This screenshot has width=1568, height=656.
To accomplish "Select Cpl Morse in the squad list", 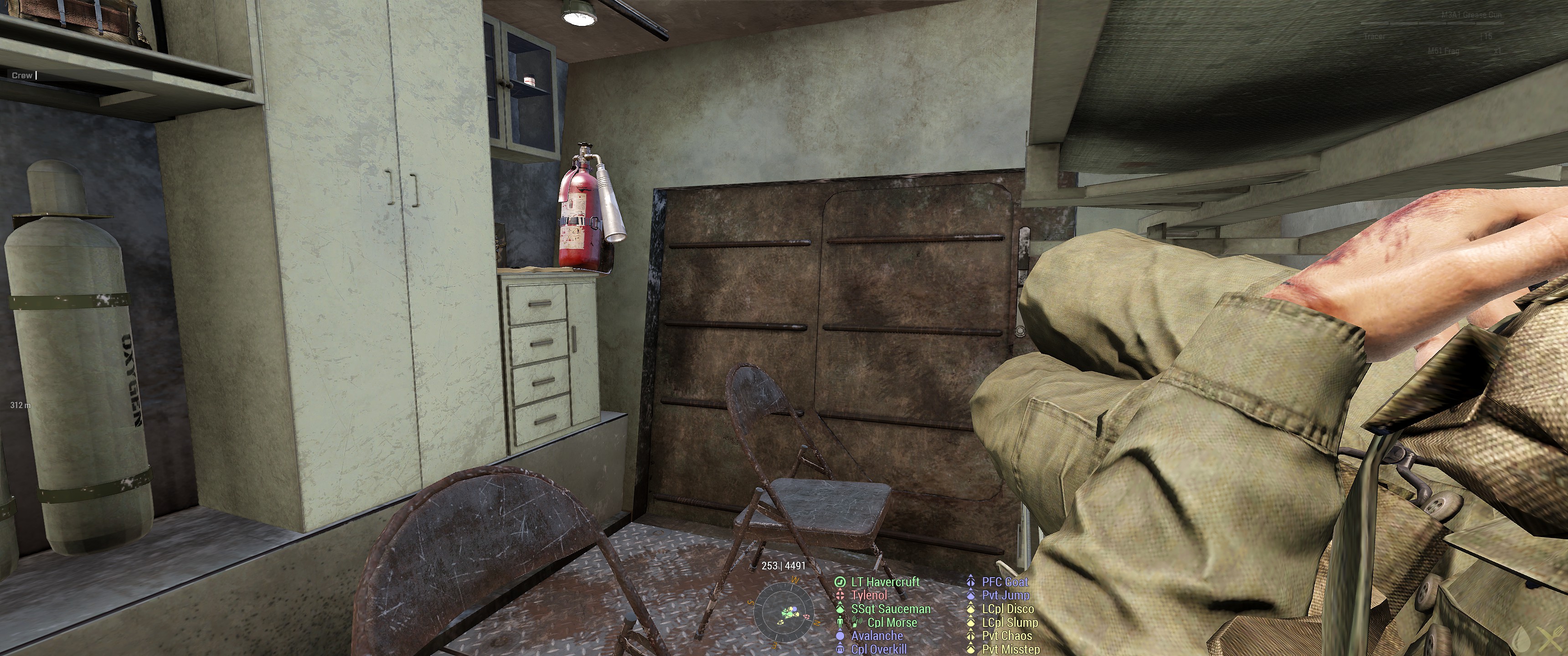I will (892, 623).
